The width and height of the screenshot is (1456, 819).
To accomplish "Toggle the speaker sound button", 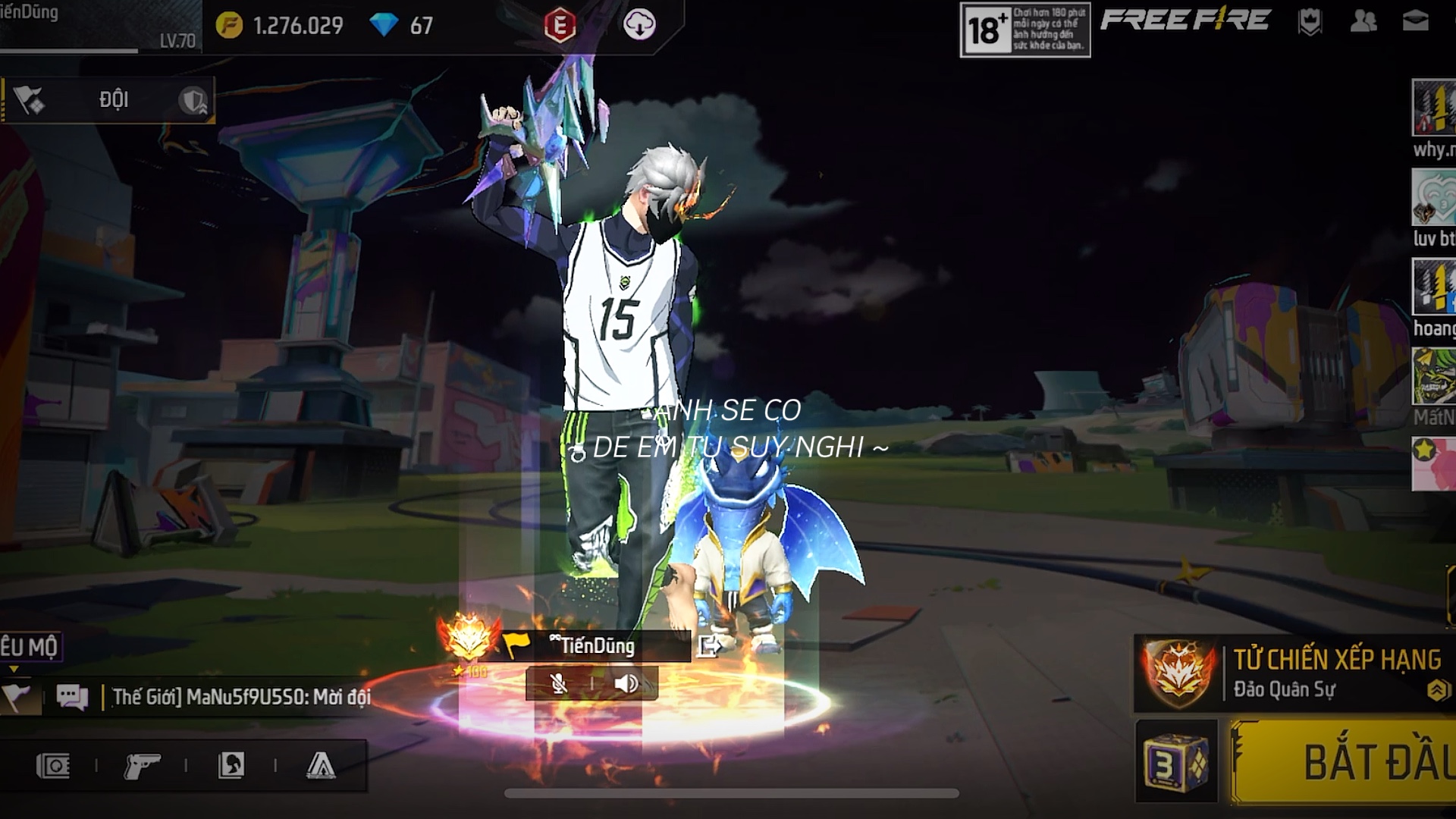I will tap(626, 684).
